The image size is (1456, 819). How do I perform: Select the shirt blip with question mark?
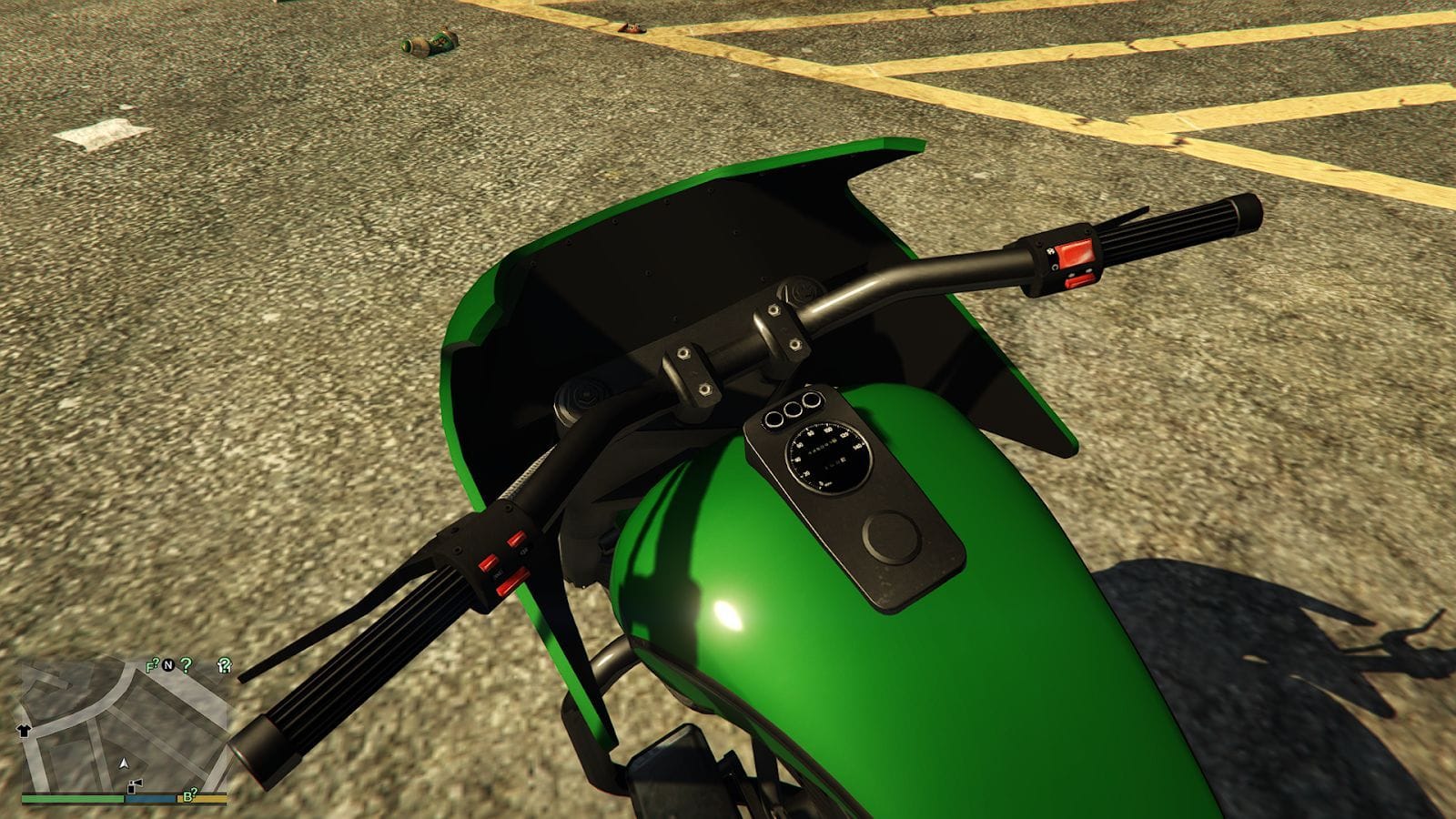[x=224, y=665]
